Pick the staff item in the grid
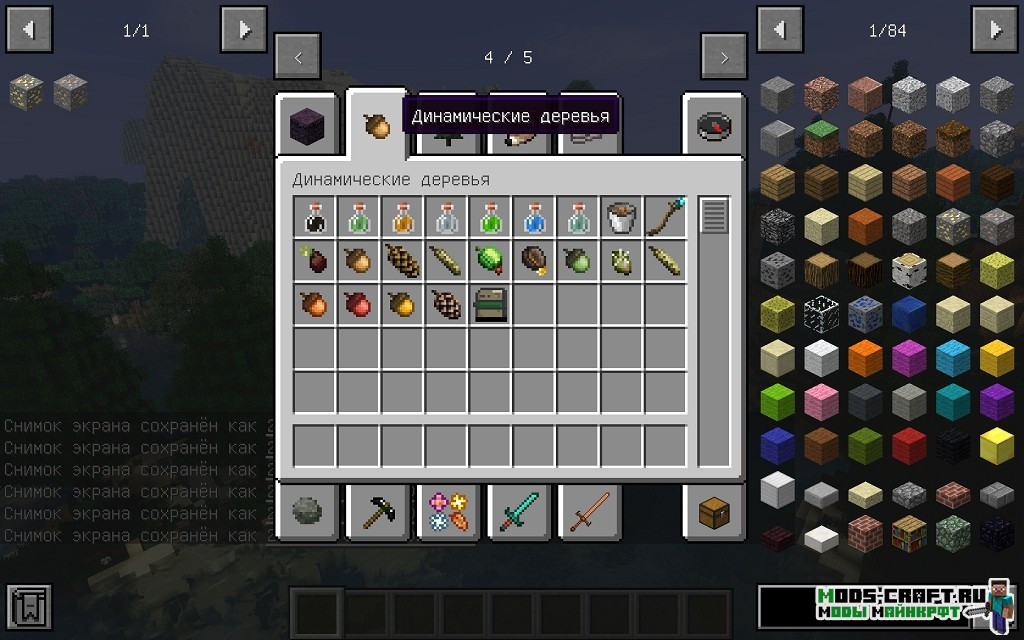 (x=666, y=217)
